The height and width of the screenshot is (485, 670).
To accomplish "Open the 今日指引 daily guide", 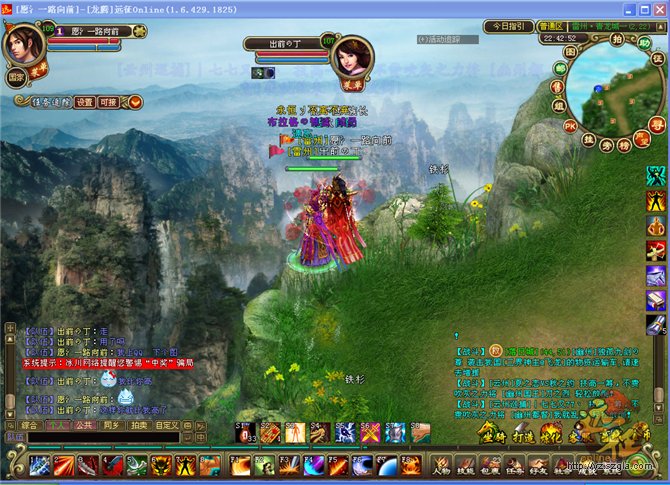I will click(x=509, y=26).
